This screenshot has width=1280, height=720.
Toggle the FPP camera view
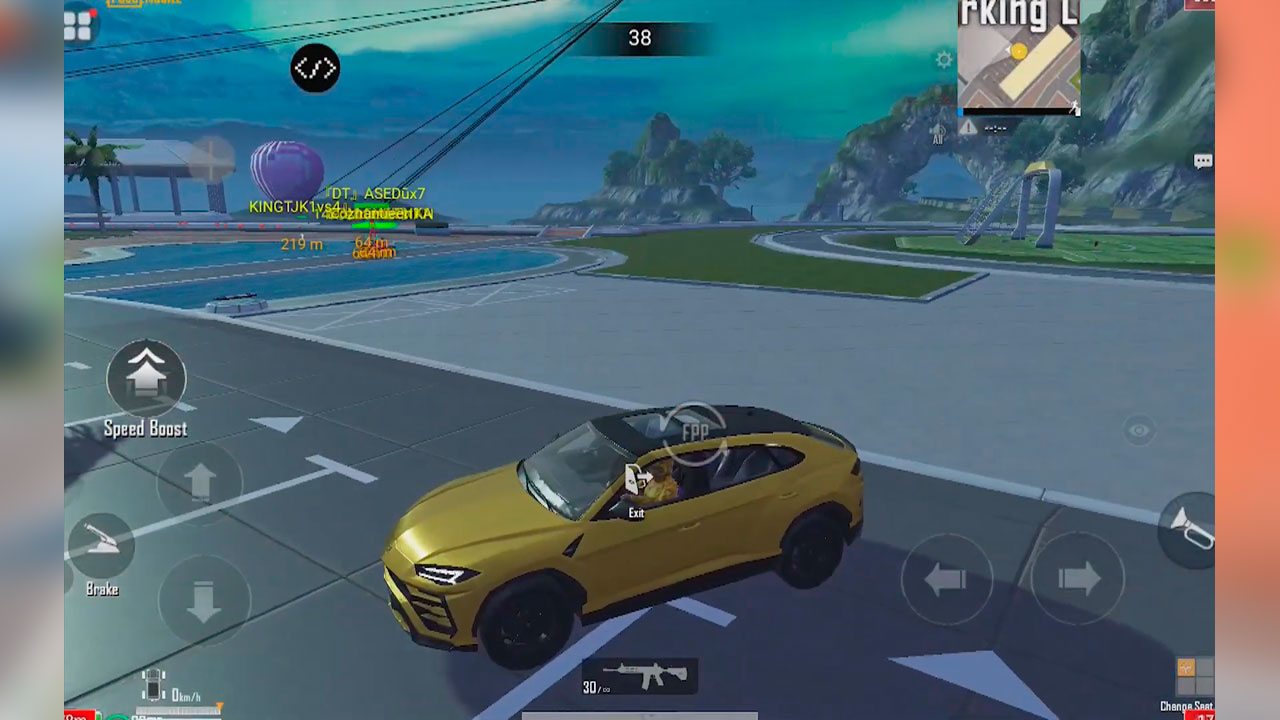[x=695, y=432]
